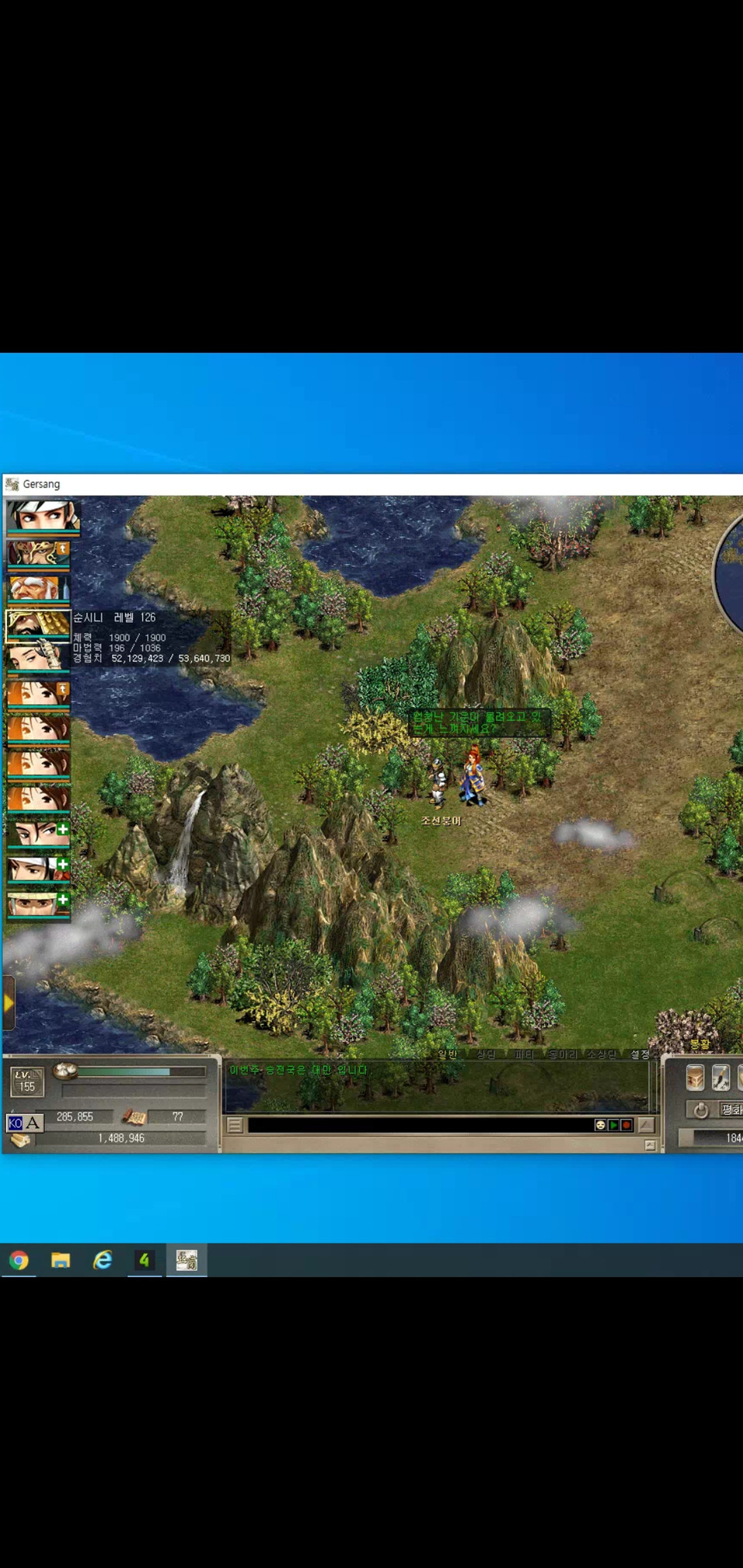
Task: Expand the yellow arrow side panel
Action: coord(9,1003)
